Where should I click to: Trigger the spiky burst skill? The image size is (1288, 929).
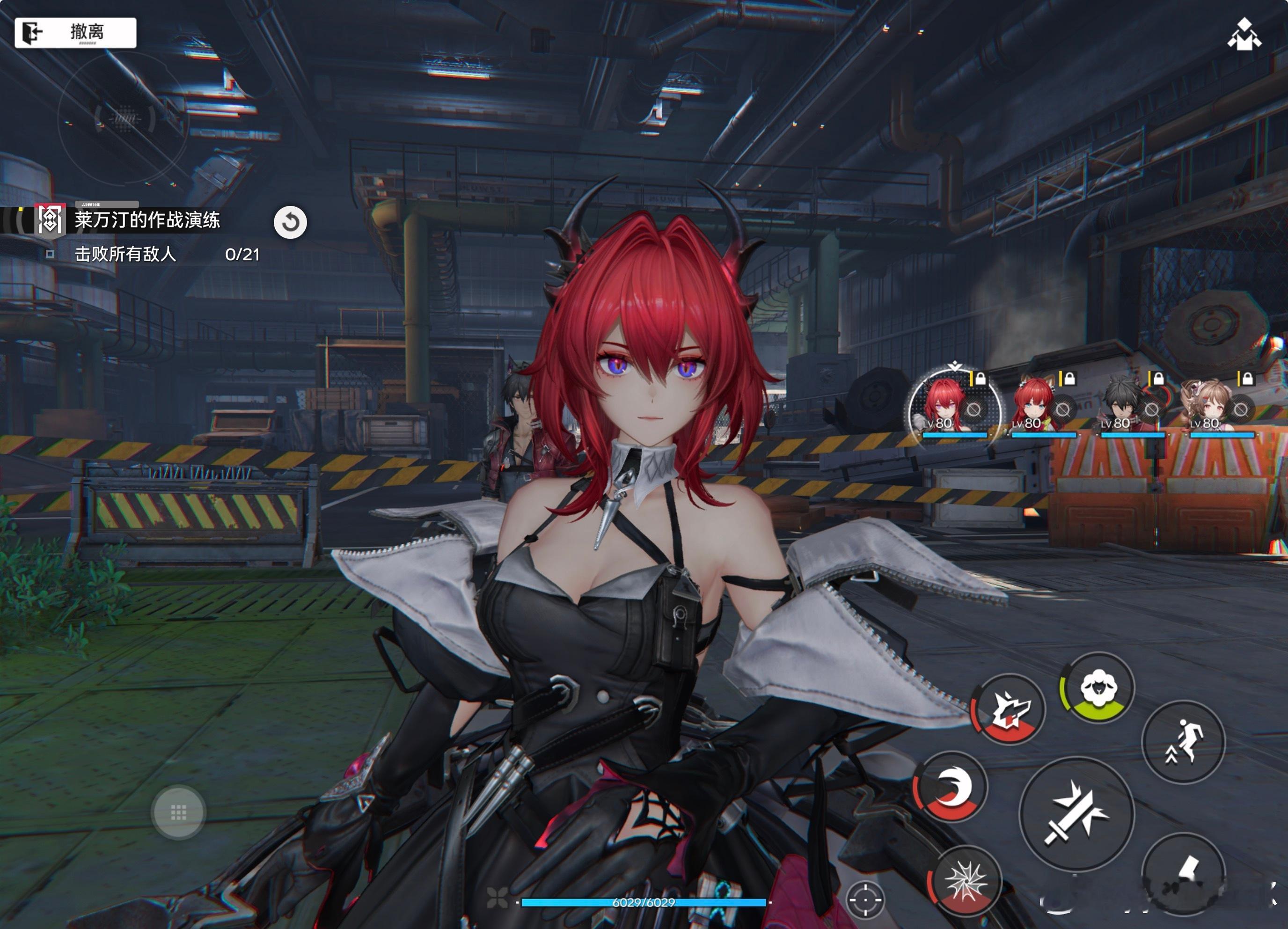coord(966,881)
